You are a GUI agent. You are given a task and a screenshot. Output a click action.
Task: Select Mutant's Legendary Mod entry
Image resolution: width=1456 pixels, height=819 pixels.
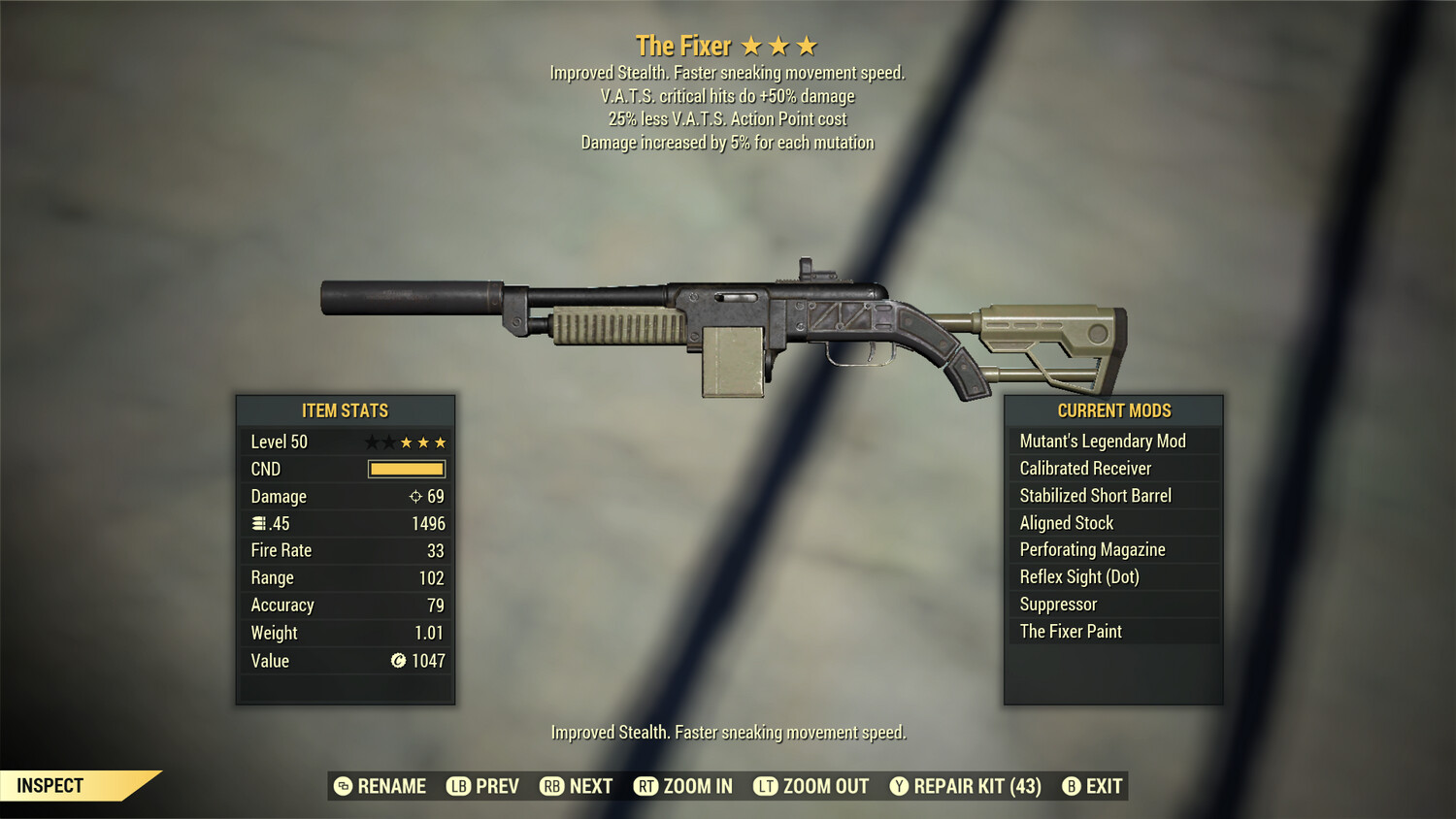1102,441
